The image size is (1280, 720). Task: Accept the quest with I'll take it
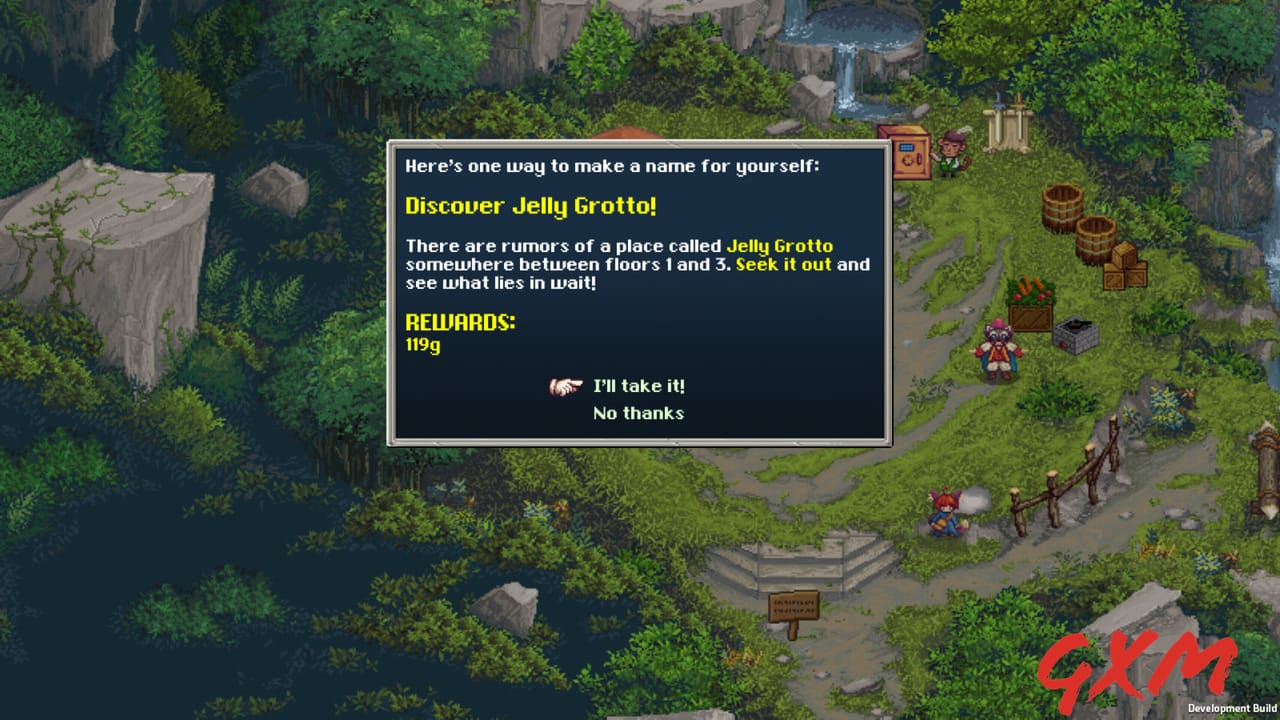[637, 386]
